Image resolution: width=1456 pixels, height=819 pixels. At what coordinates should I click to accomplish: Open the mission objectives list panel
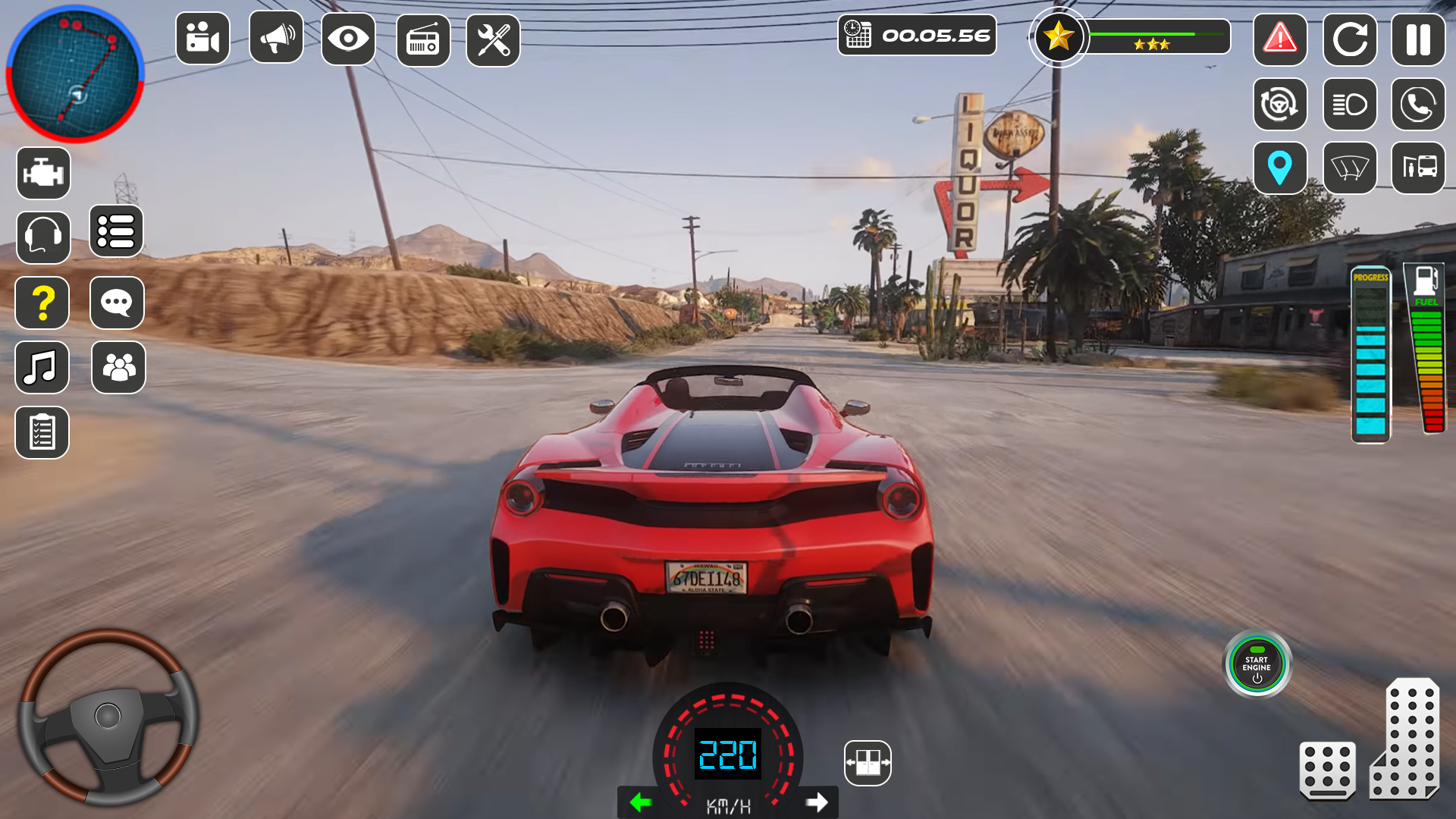pos(117,232)
